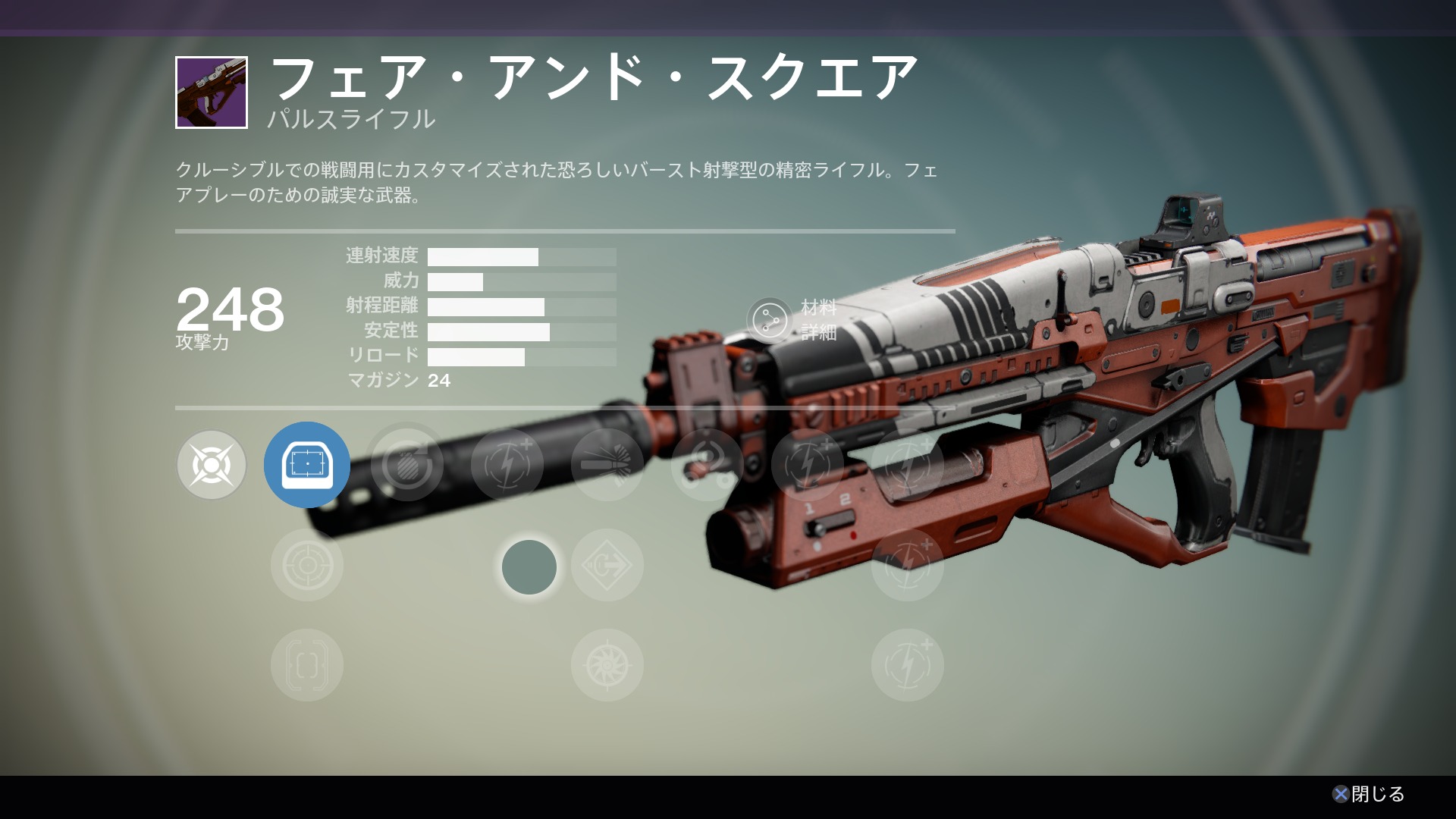Select the bracket-shaped sight perk

tap(307, 665)
